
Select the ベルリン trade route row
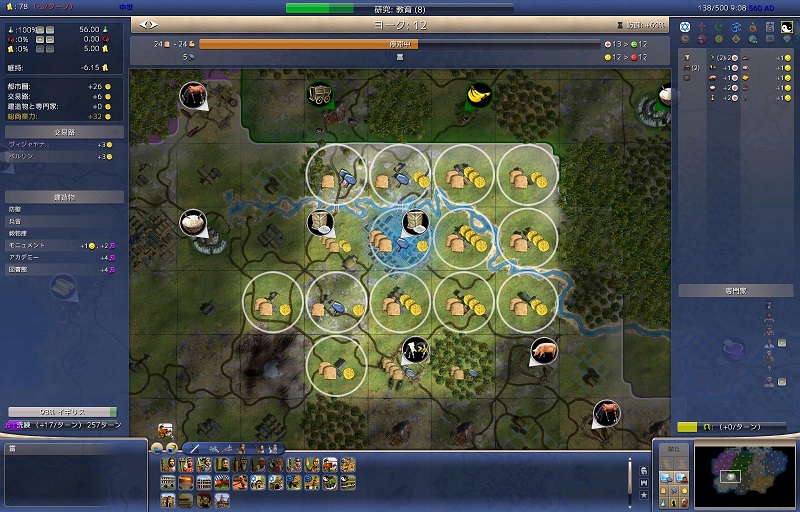[62, 157]
